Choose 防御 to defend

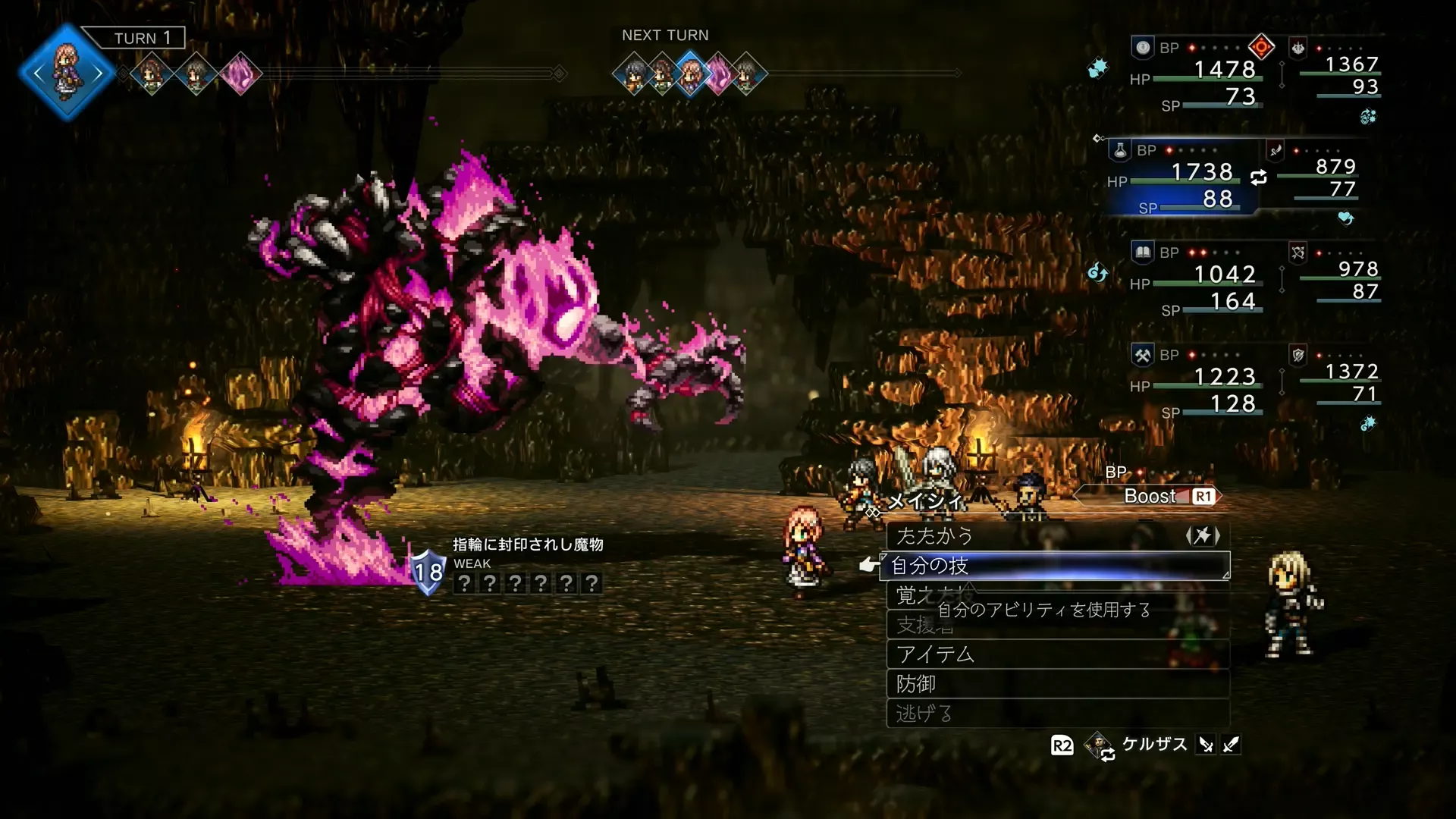coord(1057,684)
